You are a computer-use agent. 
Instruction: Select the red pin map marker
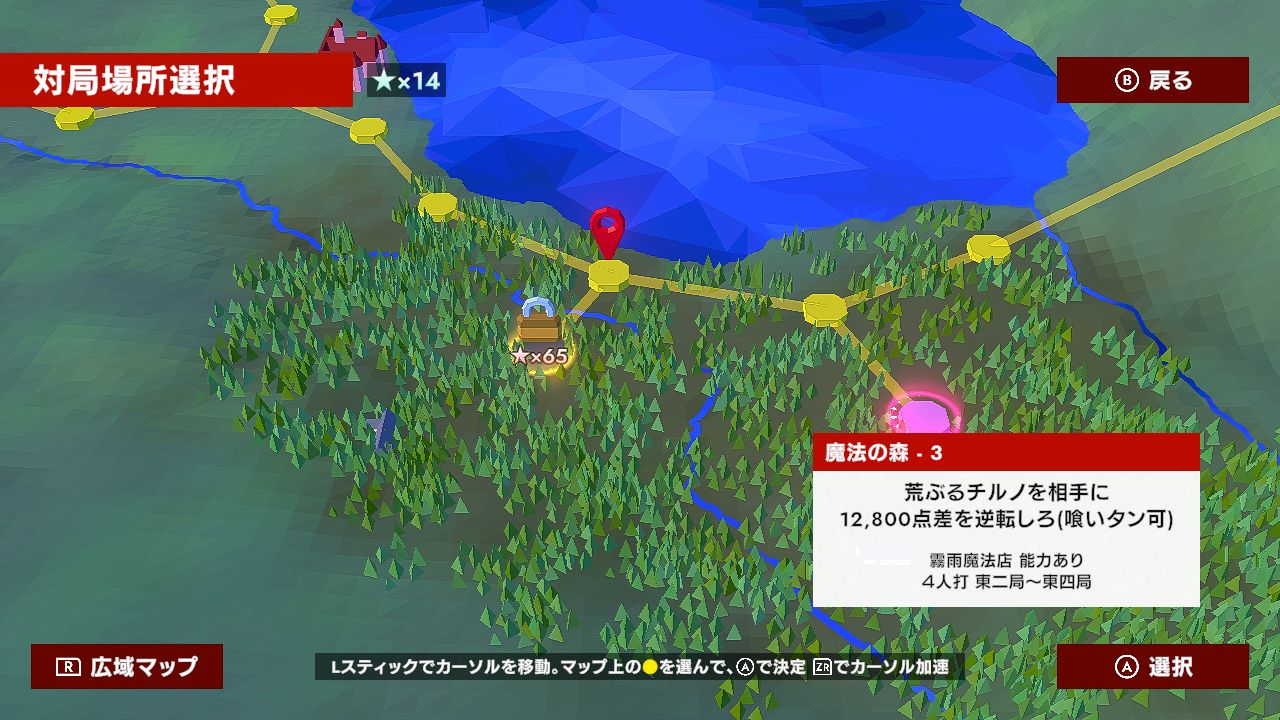click(x=605, y=228)
